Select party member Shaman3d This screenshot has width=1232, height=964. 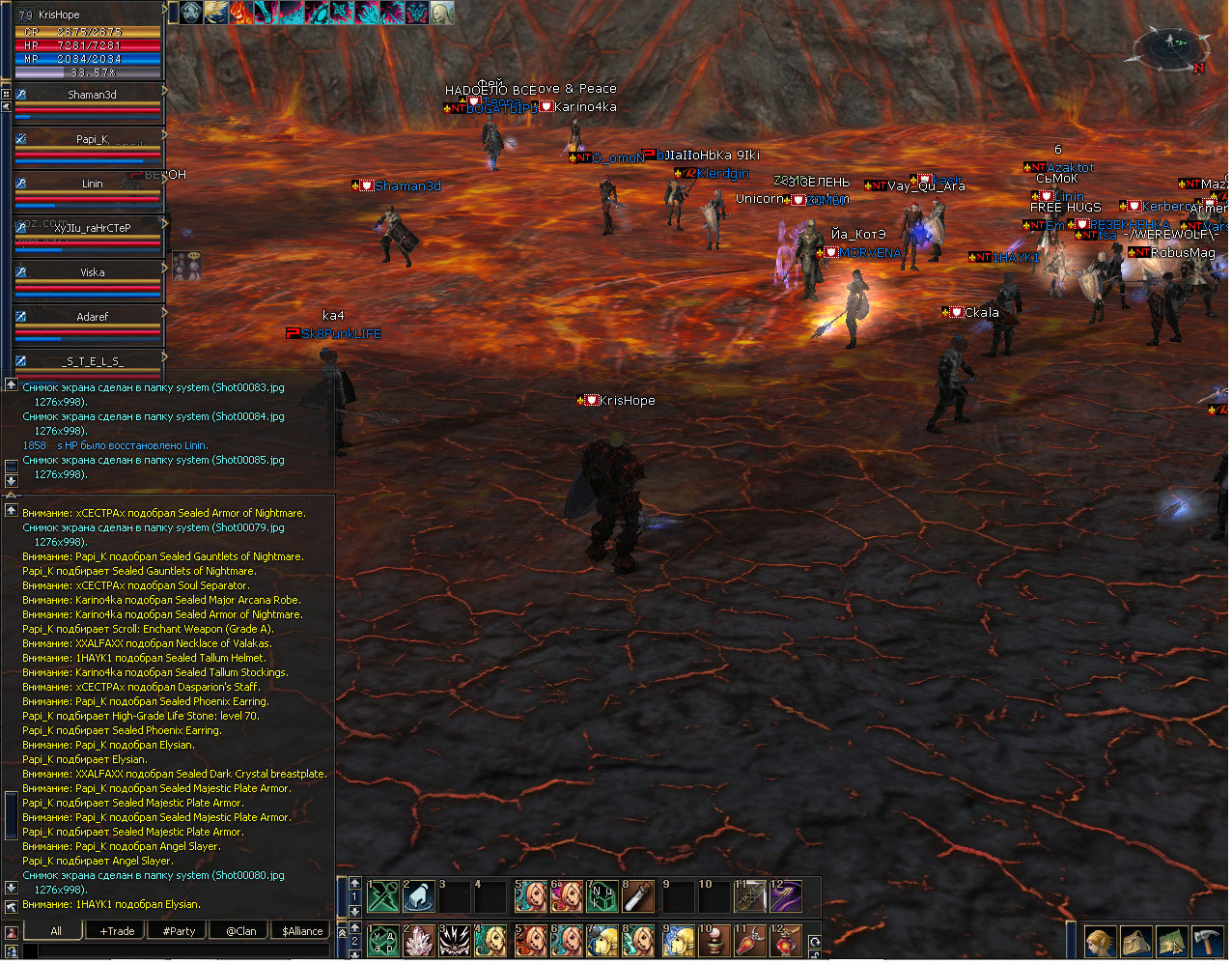tap(92, 95)
